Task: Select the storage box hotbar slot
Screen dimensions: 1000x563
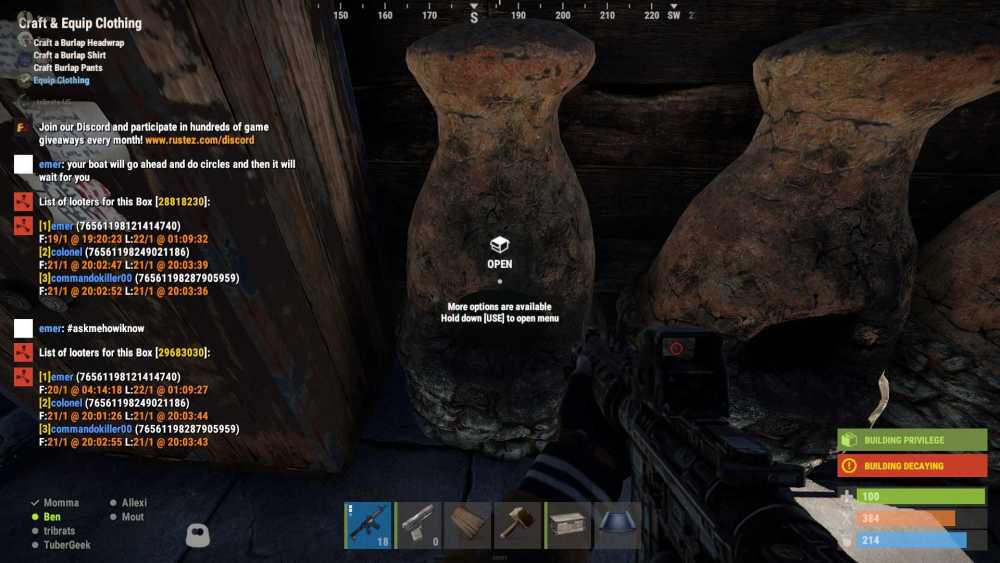Action: (568, 525)
